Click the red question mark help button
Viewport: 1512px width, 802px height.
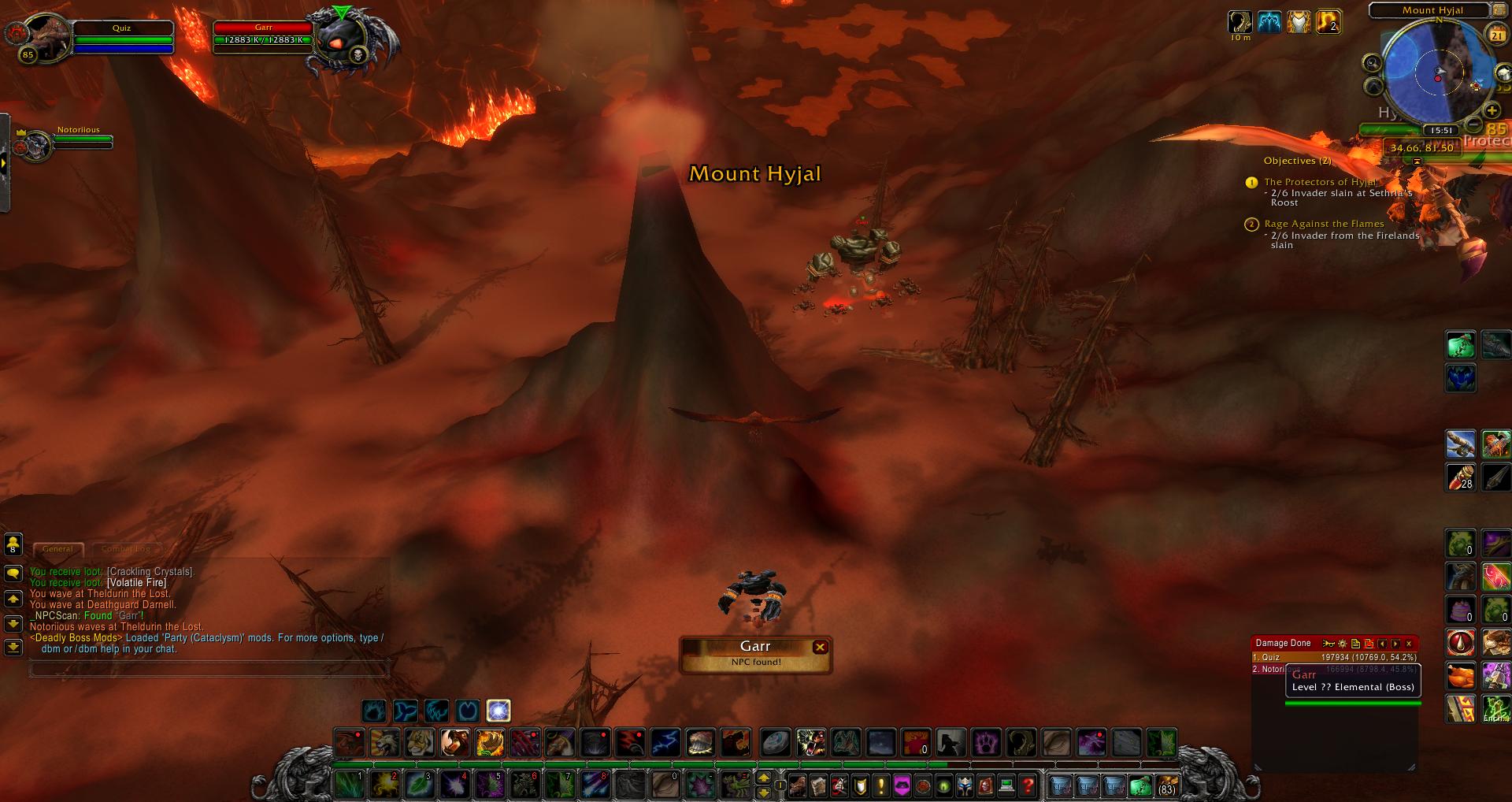(x=1027, y=785)
